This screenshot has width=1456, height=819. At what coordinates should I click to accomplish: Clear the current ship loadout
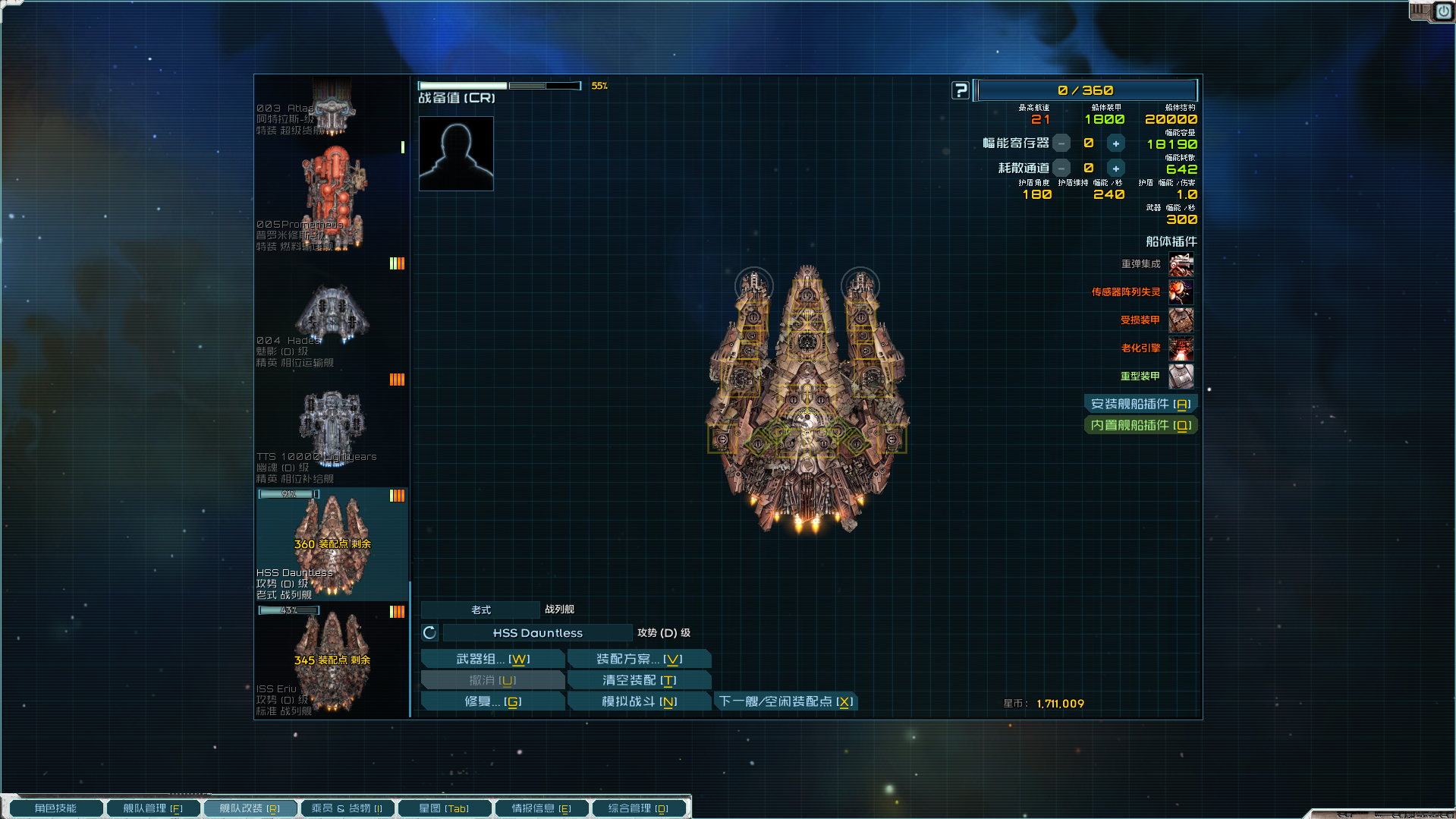(639, 680)
